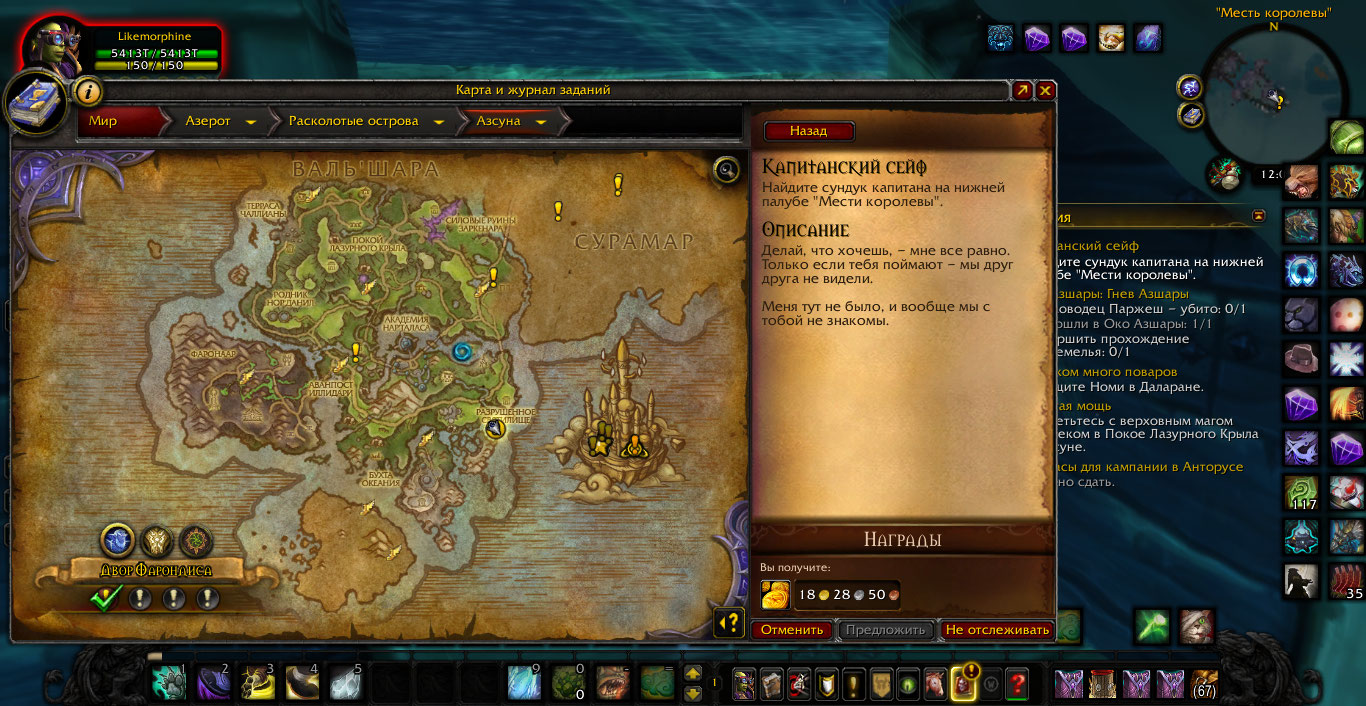Collapse the quest tracker header
Screen dimensions: 1366x706
tap(1258, 215)
